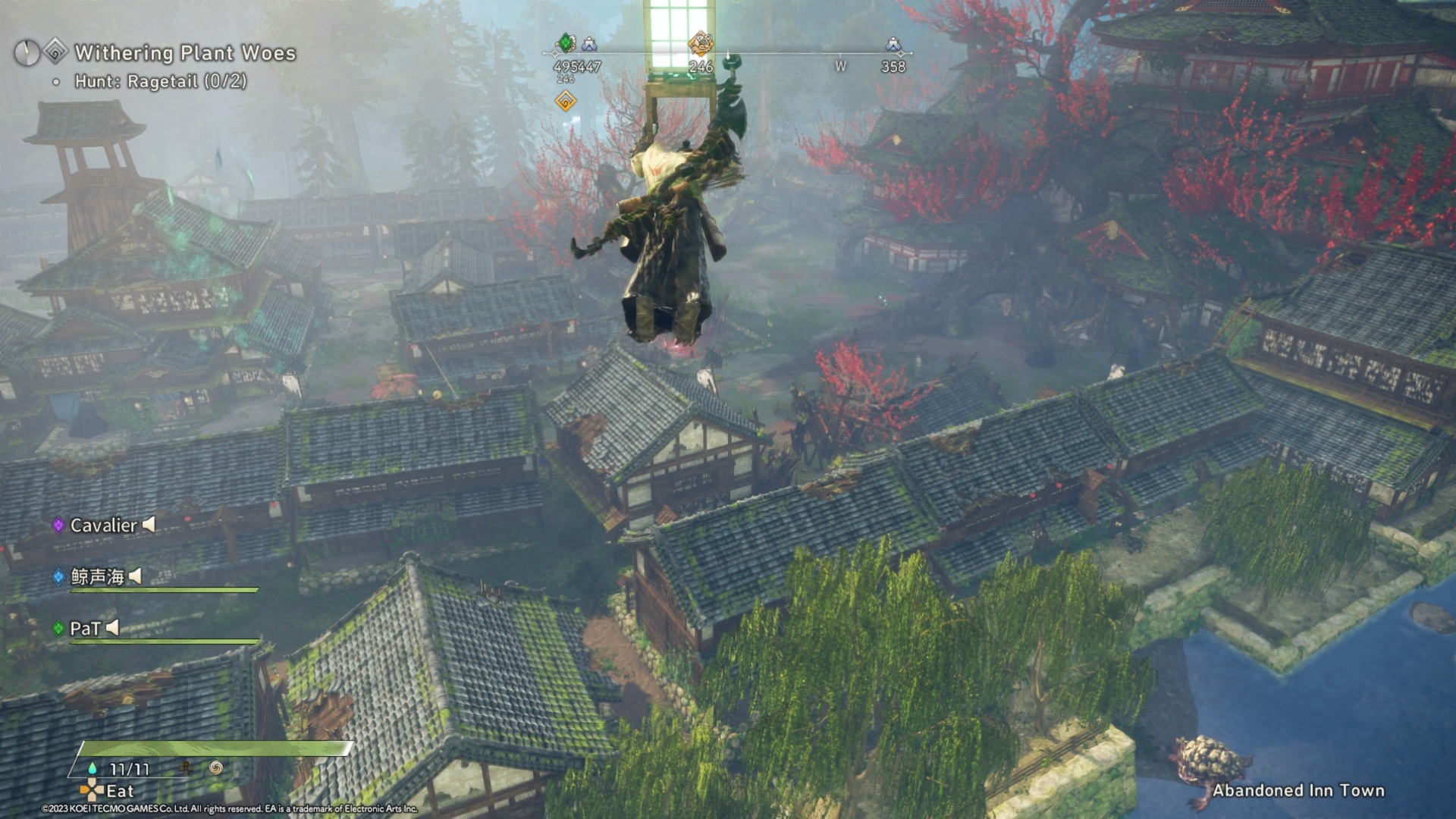1456x819 pixels.
Task: Select the swirl Celestial Thread icon near the stamina bar
Action: [x=217, y=768]
